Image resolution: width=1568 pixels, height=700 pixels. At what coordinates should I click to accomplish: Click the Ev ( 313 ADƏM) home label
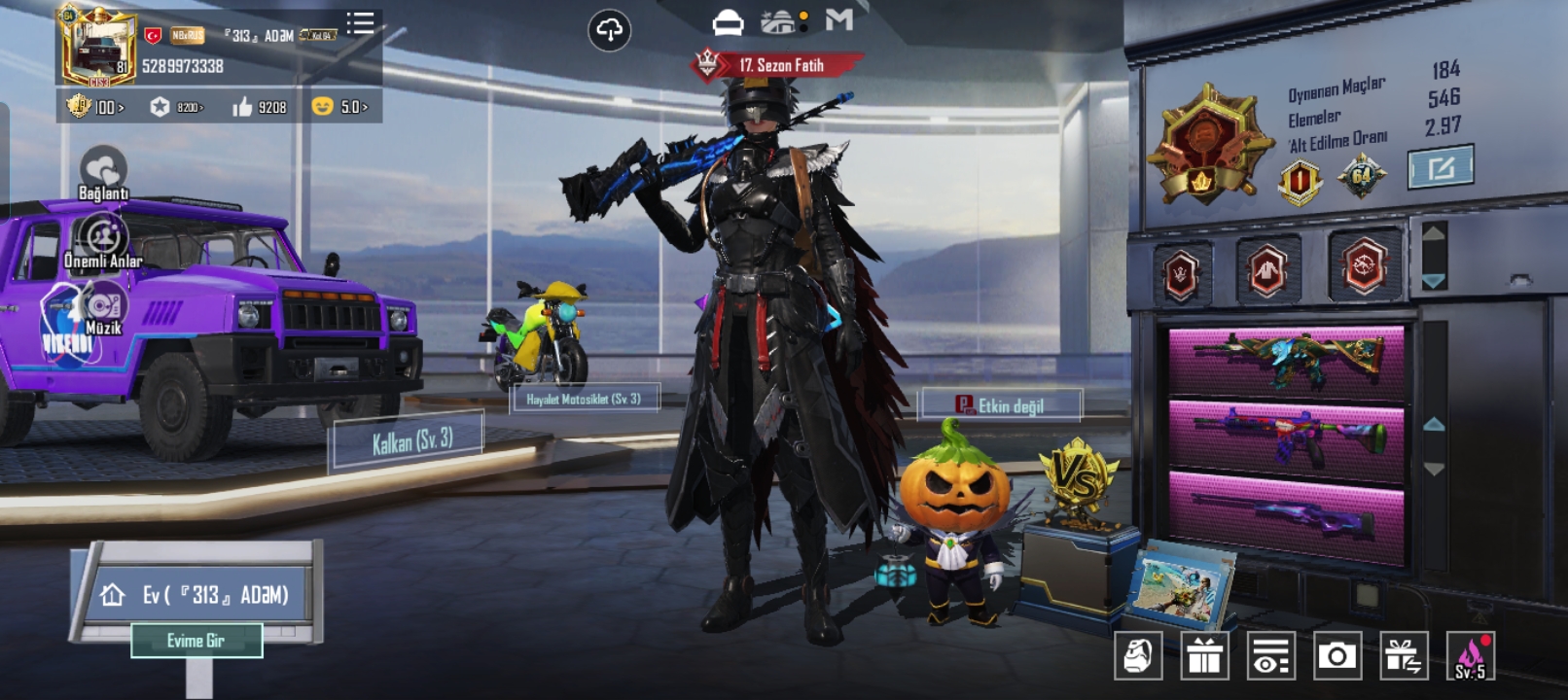(x=199, y=593)
